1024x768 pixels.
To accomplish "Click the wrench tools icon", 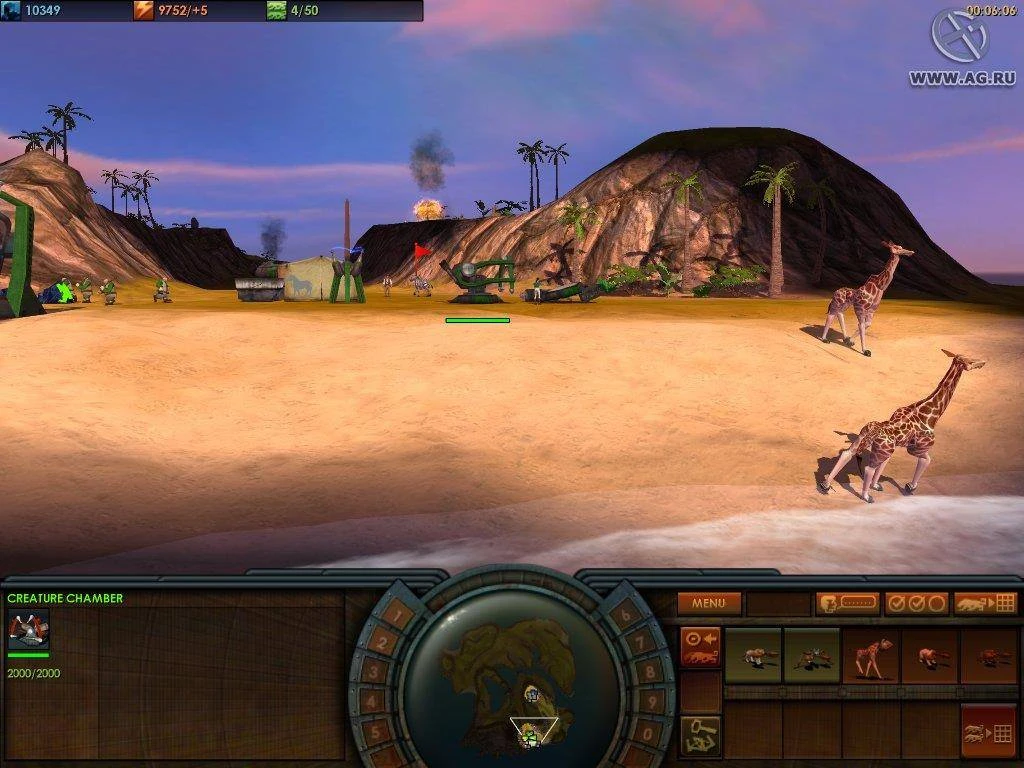I will (700, 735).
